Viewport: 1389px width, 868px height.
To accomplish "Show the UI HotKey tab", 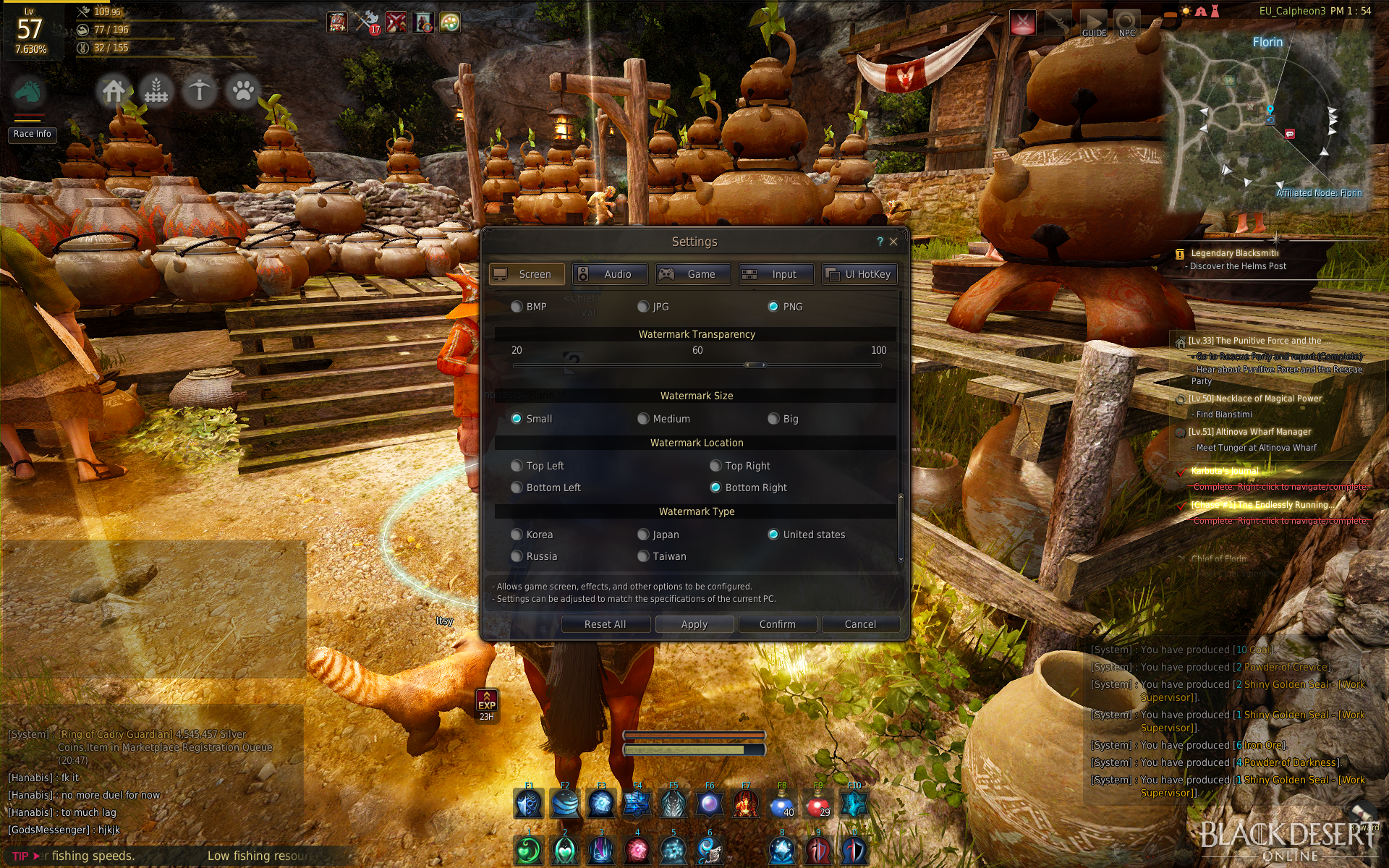I will coord(859,274).
